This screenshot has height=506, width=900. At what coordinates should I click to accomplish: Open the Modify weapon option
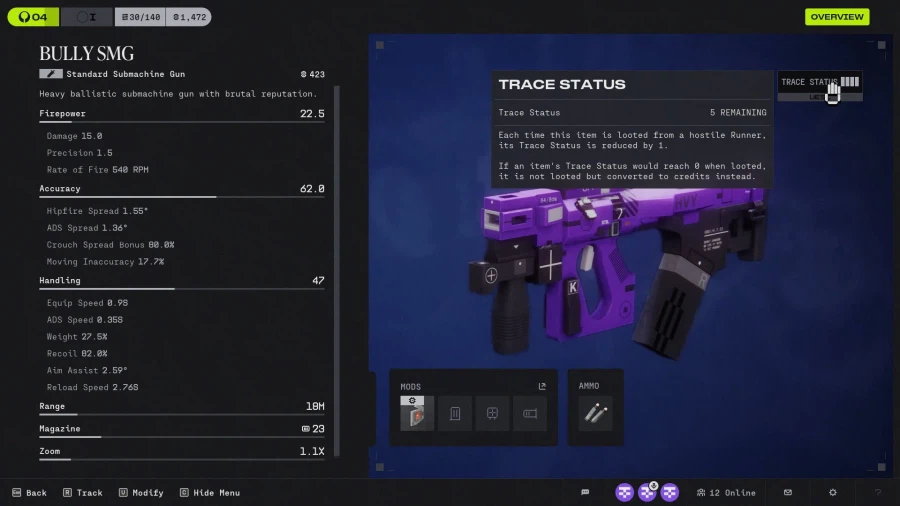coord(140,493)
